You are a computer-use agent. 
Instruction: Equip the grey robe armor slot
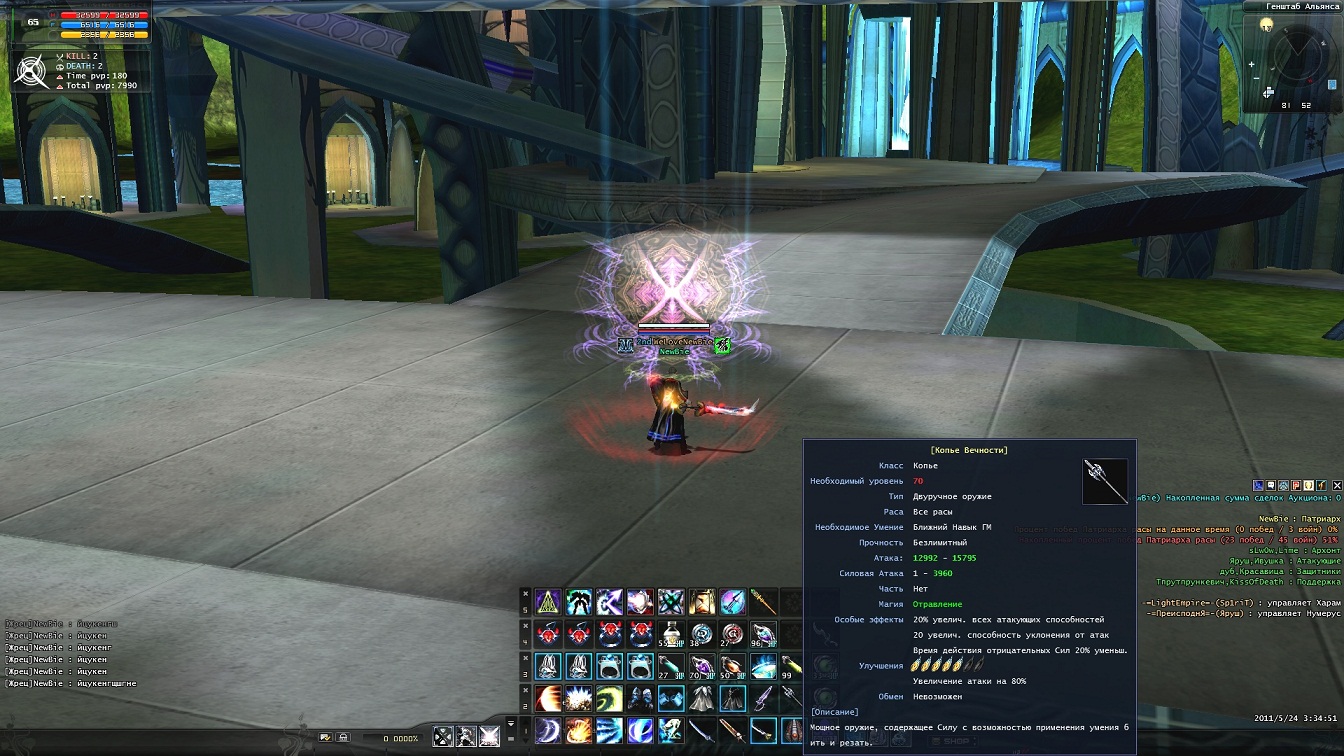(x=702, y=698)
